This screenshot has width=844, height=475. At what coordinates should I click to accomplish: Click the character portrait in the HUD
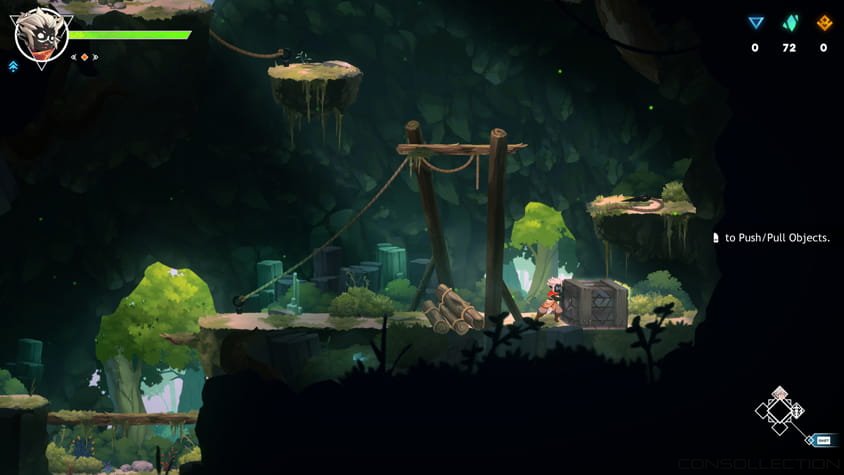(41, 34)
